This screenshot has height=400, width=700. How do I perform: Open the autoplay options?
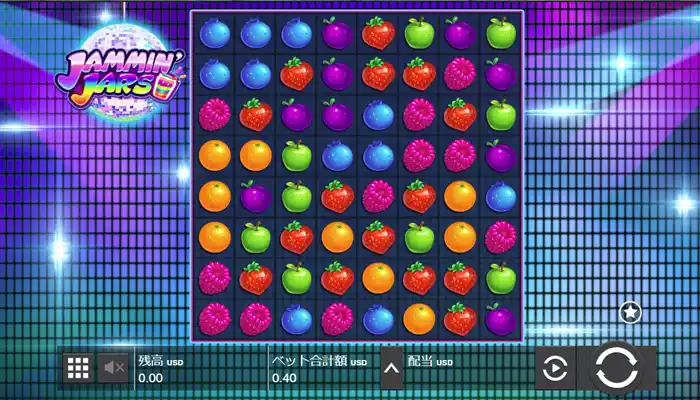pyautogui.click(x=553, y=370)
